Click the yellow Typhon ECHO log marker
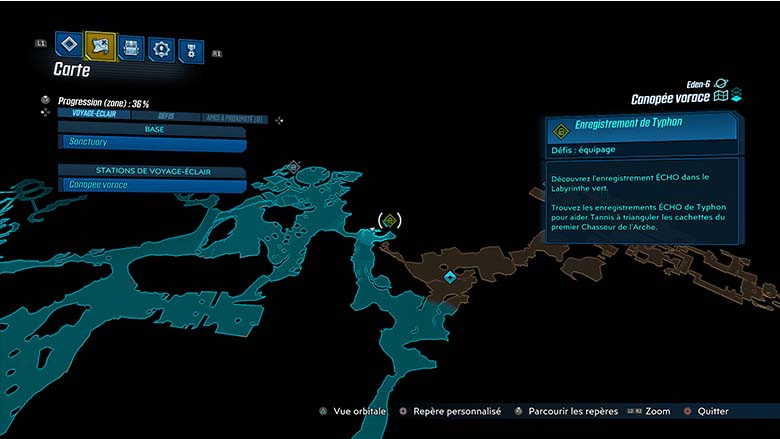 coord(390,220)
